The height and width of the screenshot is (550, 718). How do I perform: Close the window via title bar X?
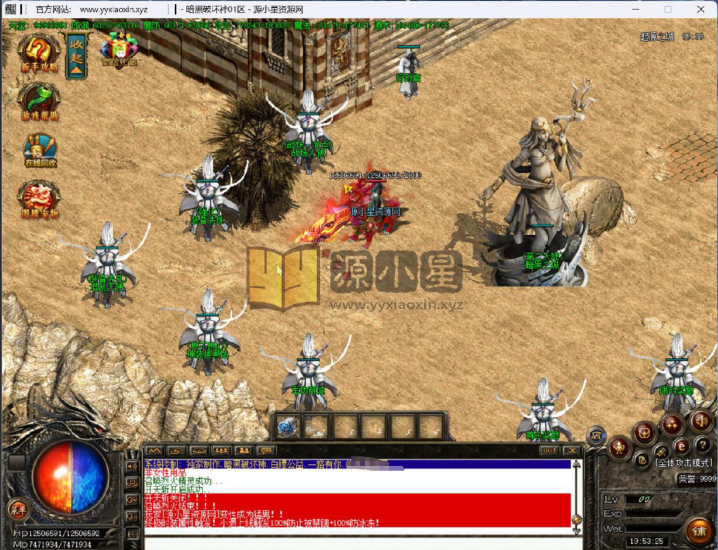point(704,7)
